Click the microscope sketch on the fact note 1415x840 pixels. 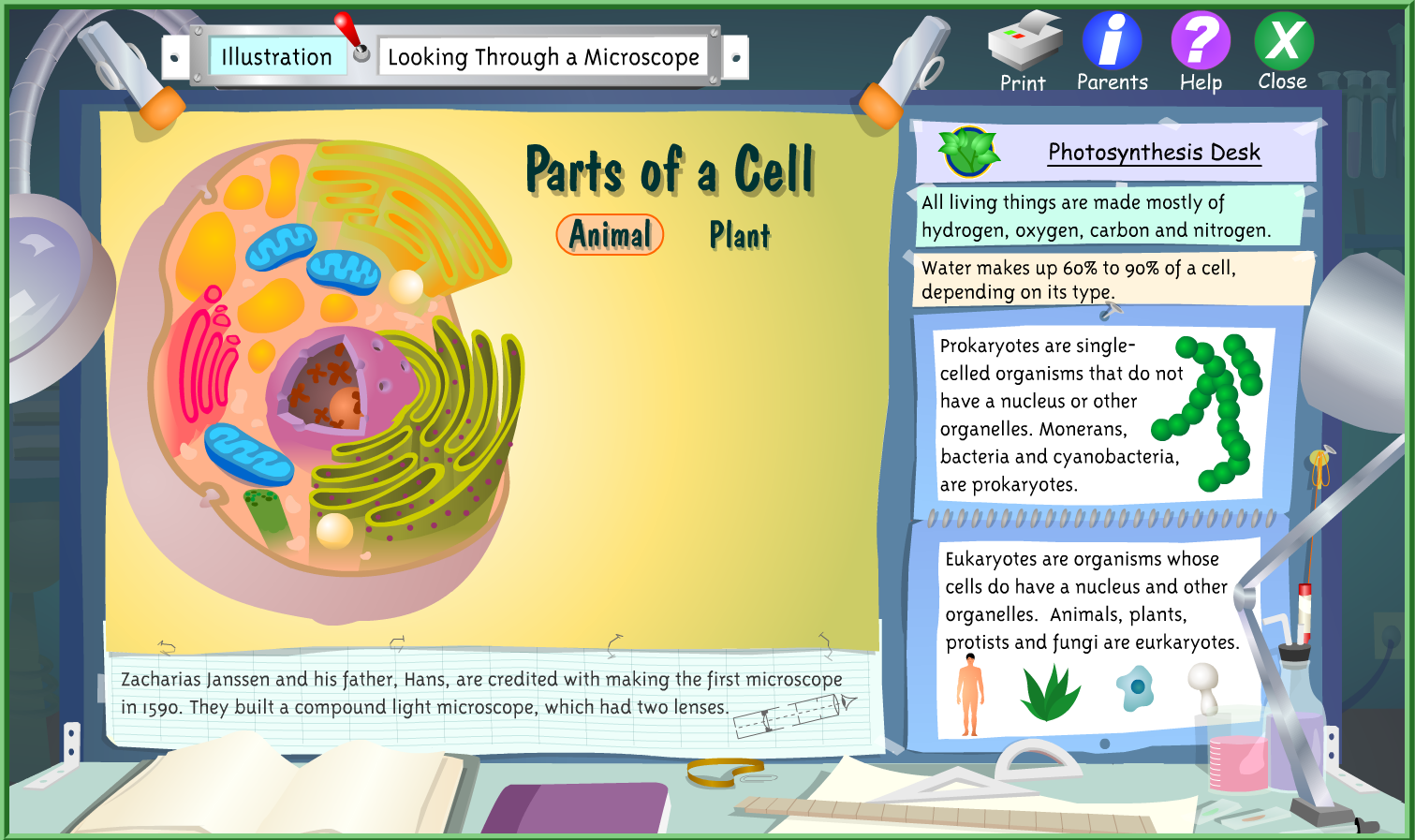(791, 712)
